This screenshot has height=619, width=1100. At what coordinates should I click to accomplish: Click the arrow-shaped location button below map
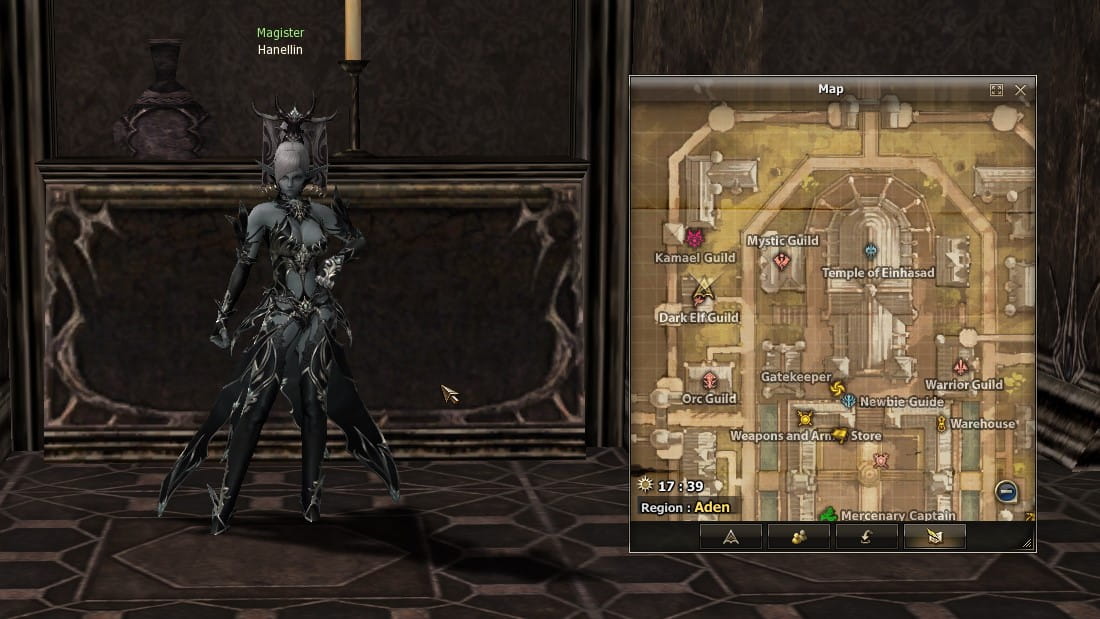coord(731,536)
